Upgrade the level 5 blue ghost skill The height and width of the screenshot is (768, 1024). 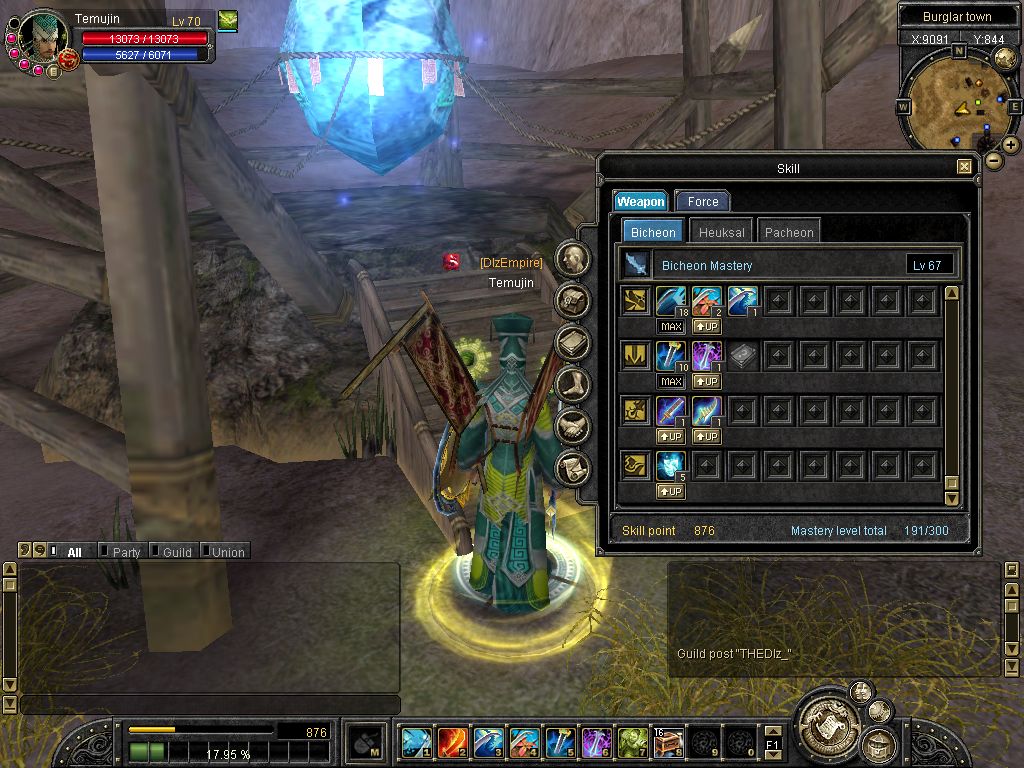671,492
